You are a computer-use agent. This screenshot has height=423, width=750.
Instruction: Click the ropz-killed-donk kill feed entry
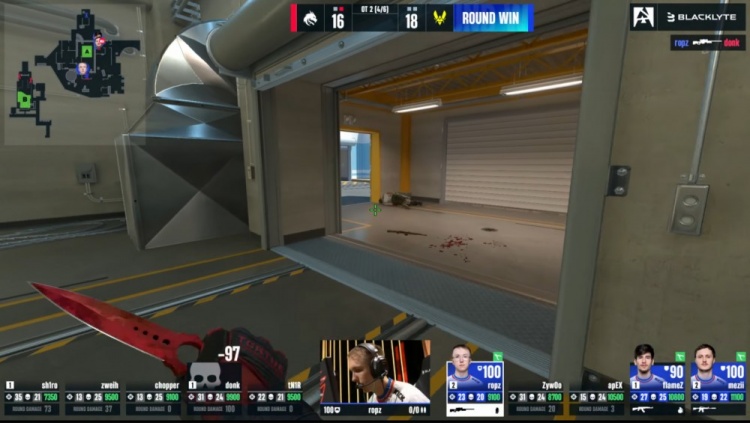pyautogui.click(x=708, y=43)
